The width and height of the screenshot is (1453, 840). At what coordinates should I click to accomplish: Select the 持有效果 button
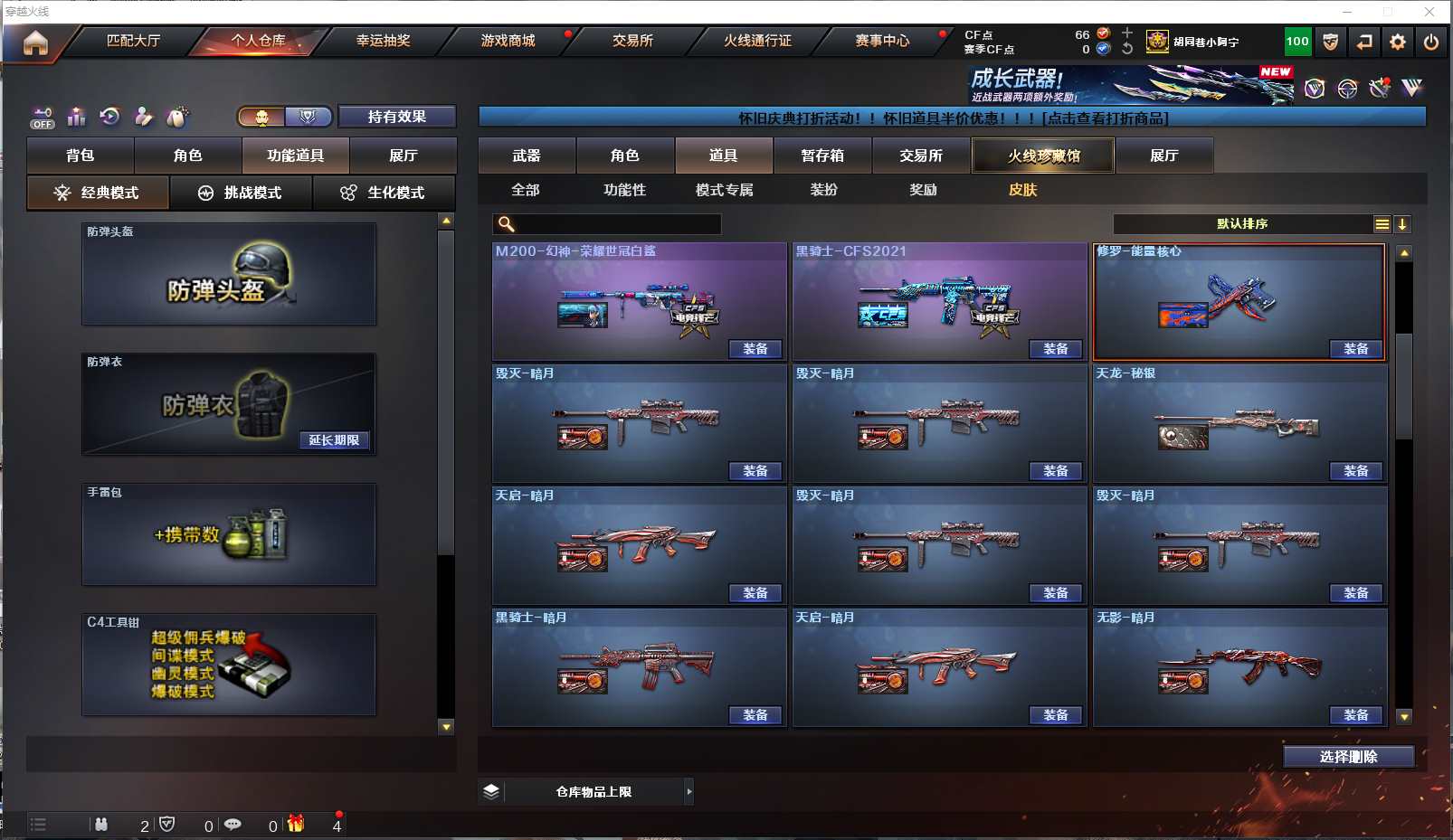pyautogui.click(x=396, y=117)
